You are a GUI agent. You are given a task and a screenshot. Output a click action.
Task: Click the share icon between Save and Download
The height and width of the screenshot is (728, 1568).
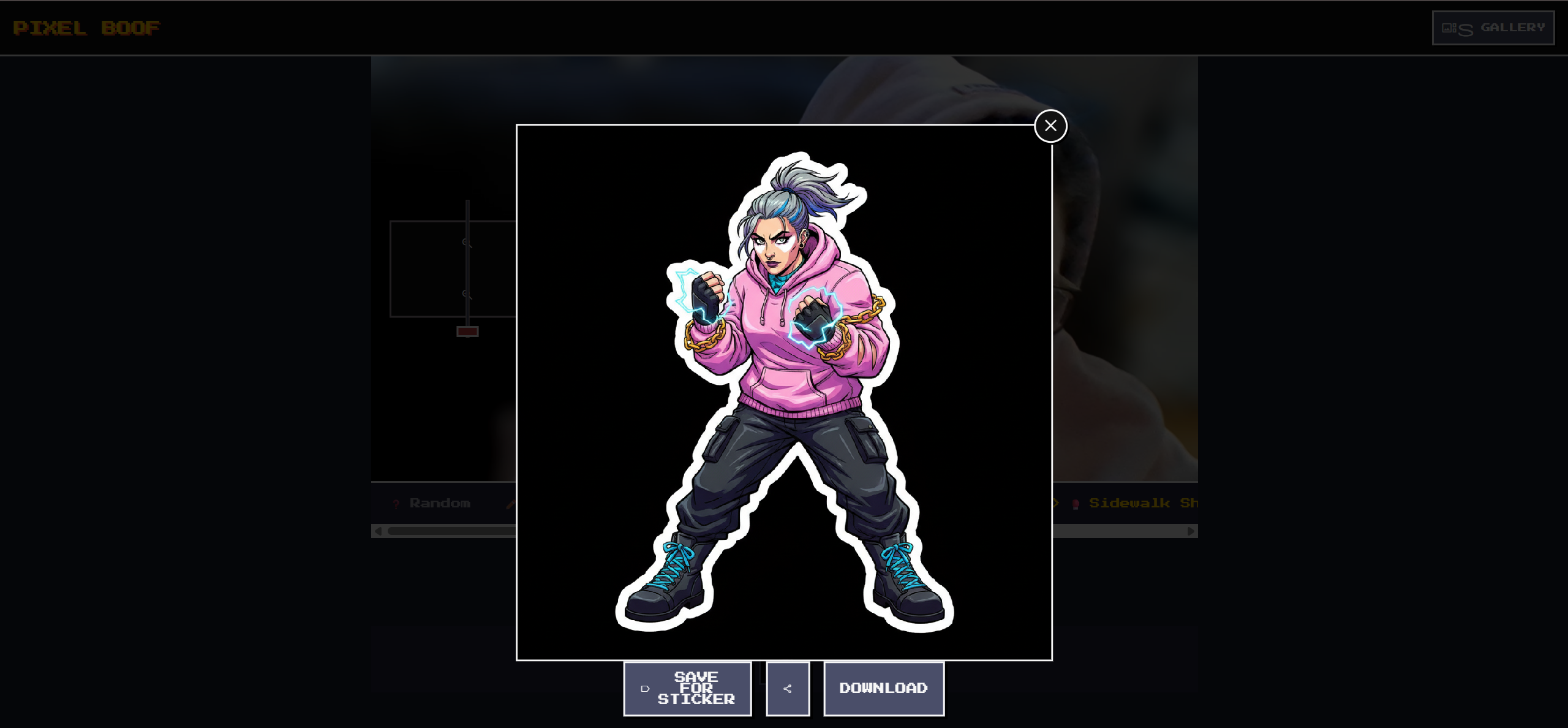(x=788, y=688)
